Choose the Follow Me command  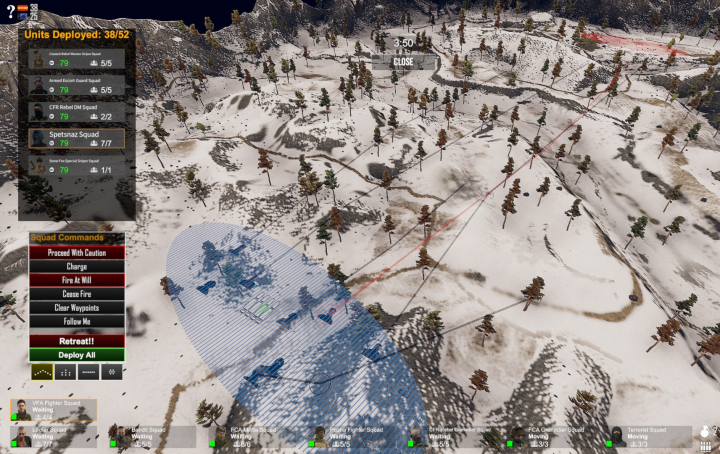(x=76, y=323)
